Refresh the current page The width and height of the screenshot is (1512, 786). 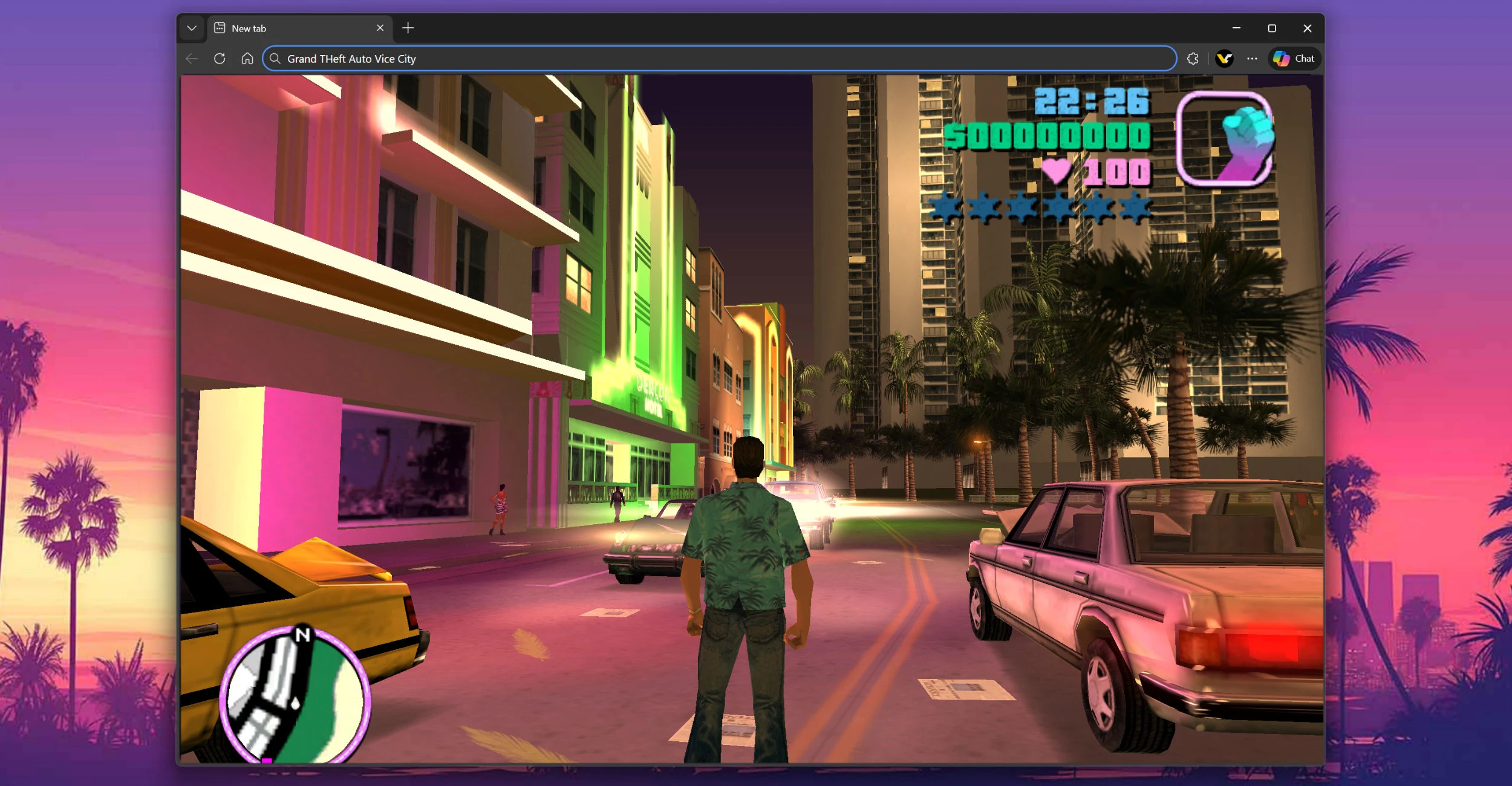pyautogui.click(x=220, y=59)
